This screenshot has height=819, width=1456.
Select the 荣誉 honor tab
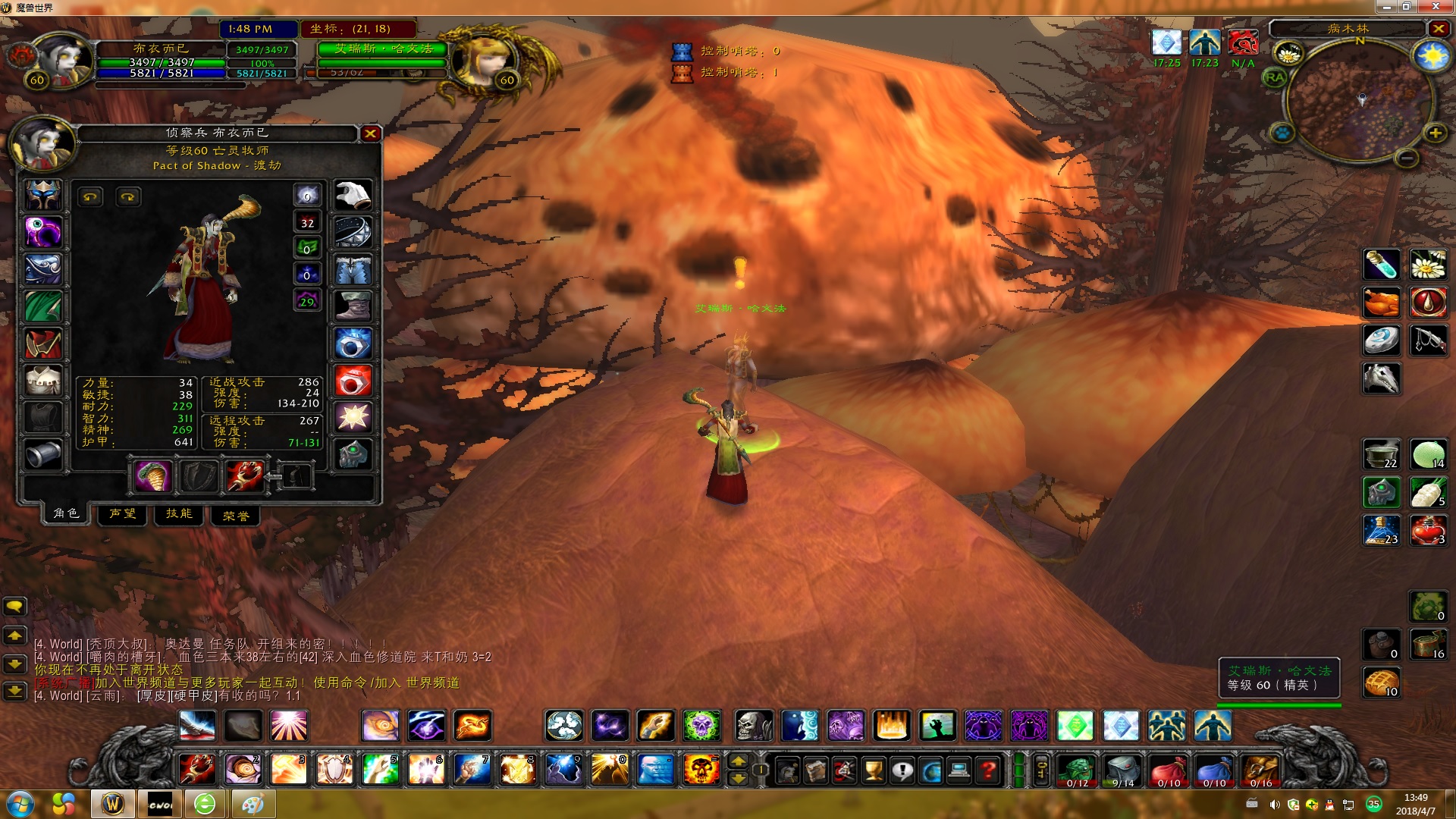click(x=235, y=516)
